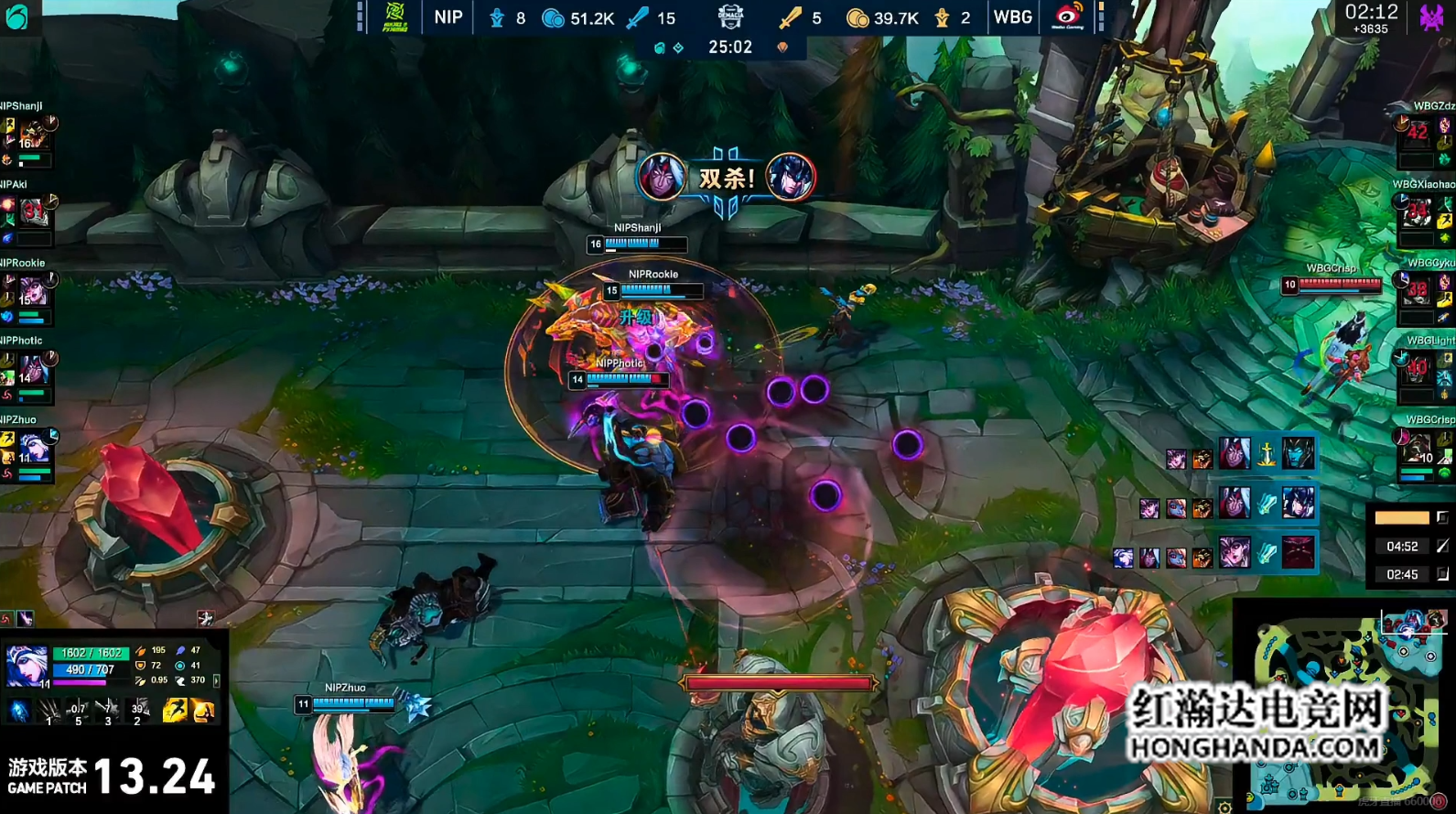Click the NIP team logo
The image size is (1456, 814).
point(395,16)
